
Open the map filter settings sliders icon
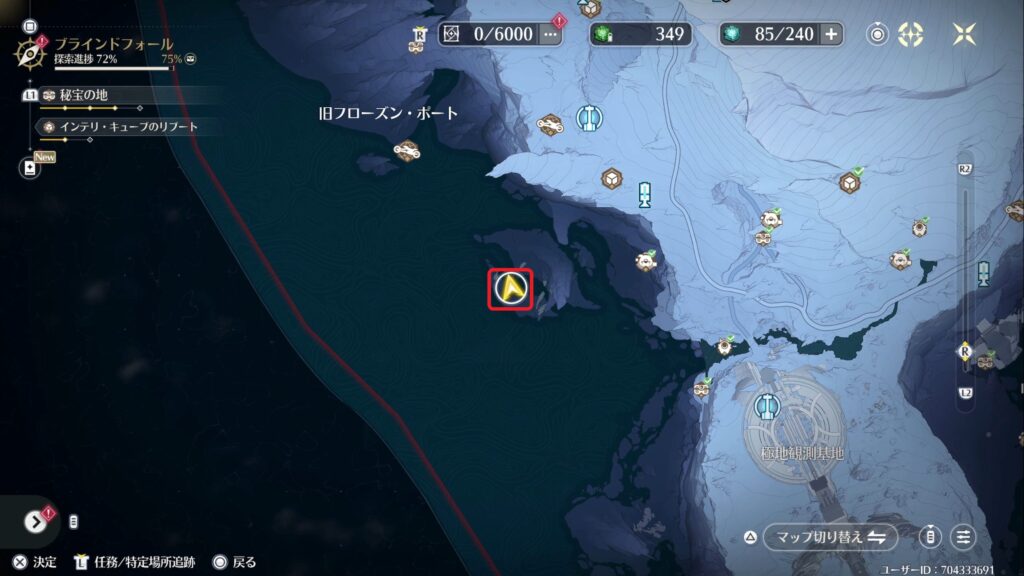964,537
